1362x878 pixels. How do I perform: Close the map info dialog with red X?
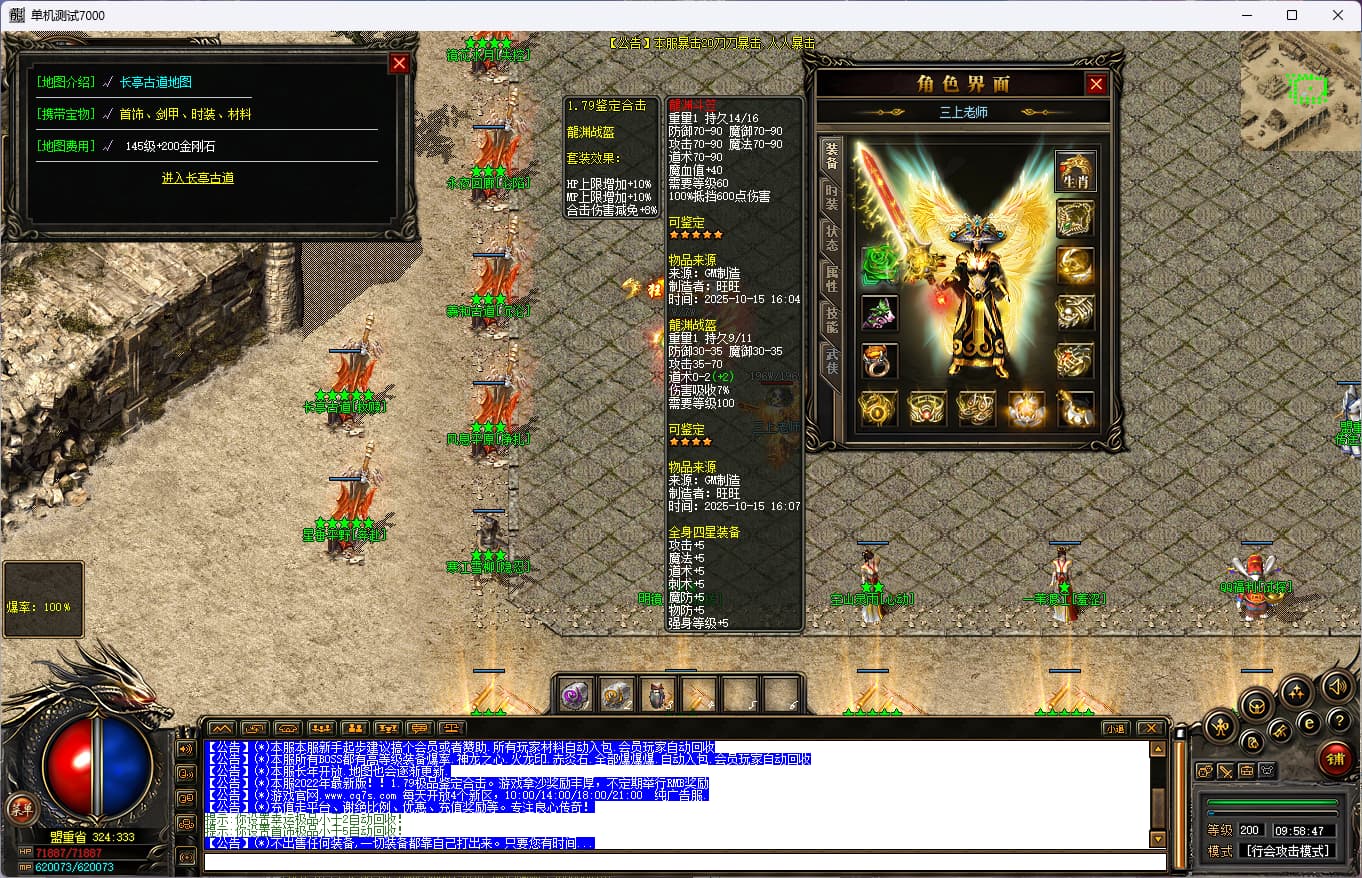tap(399, 63)
